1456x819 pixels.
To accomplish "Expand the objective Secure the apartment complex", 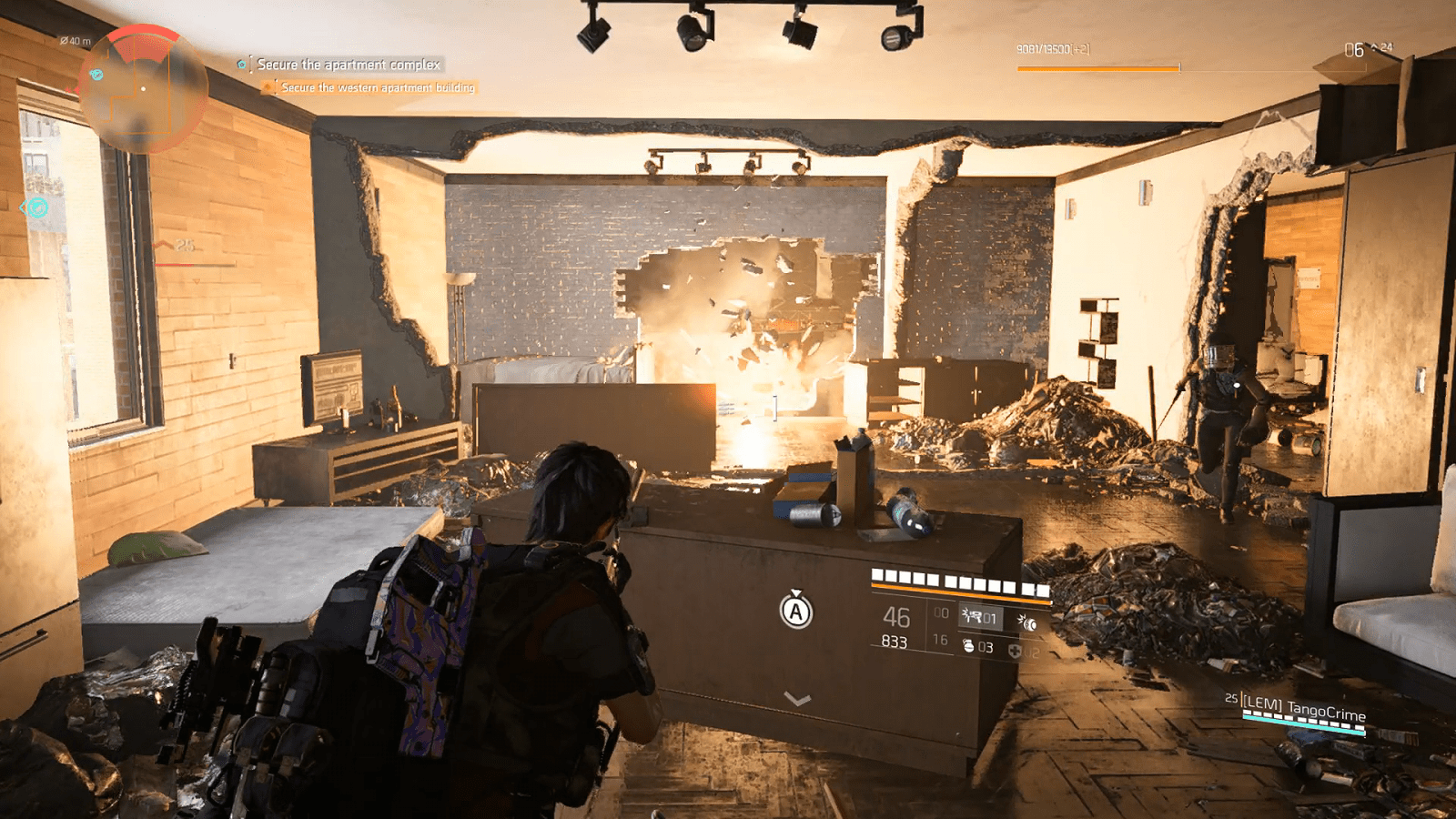I will click(349, 66).
